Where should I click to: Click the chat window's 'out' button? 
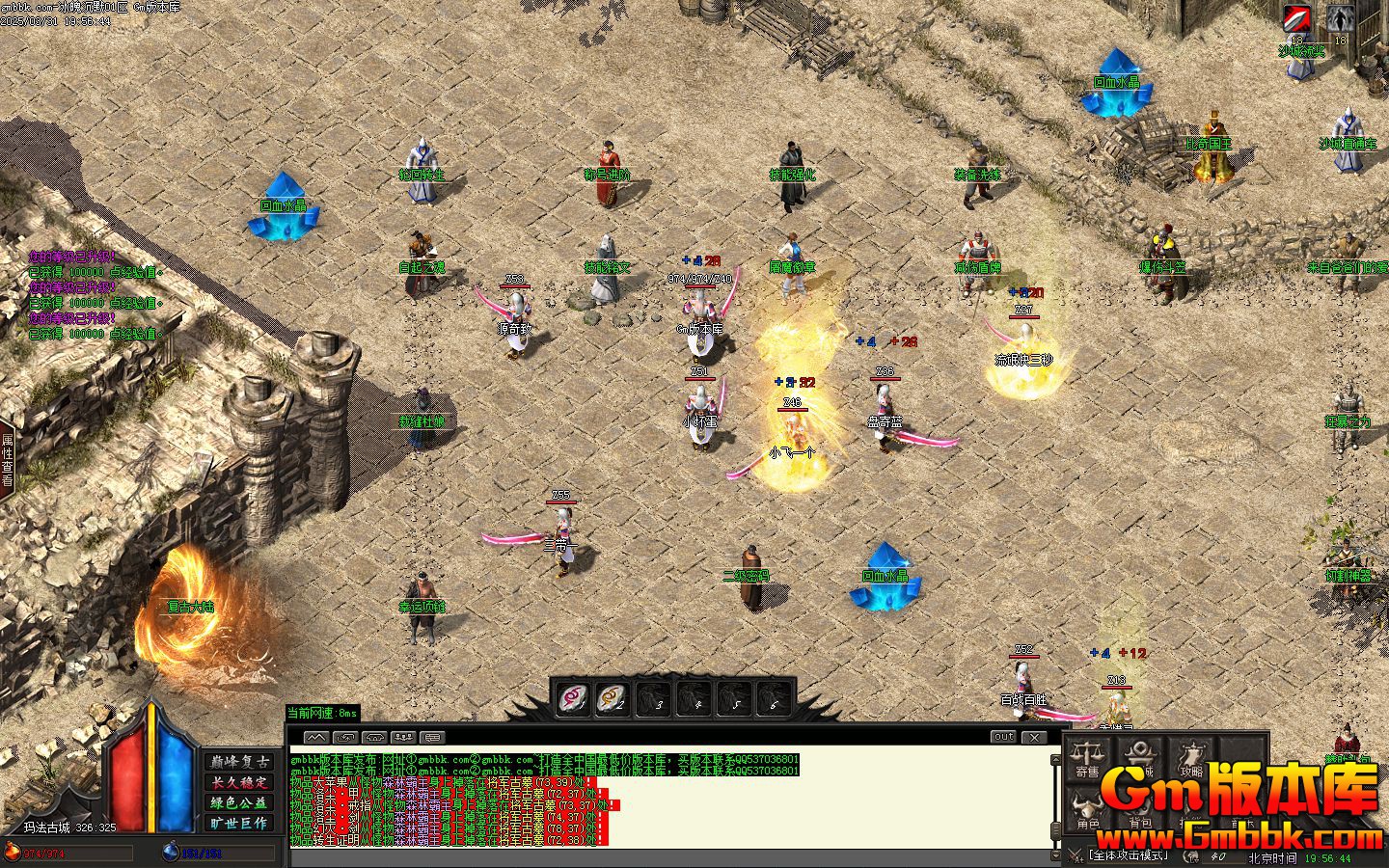(1003, 737)
